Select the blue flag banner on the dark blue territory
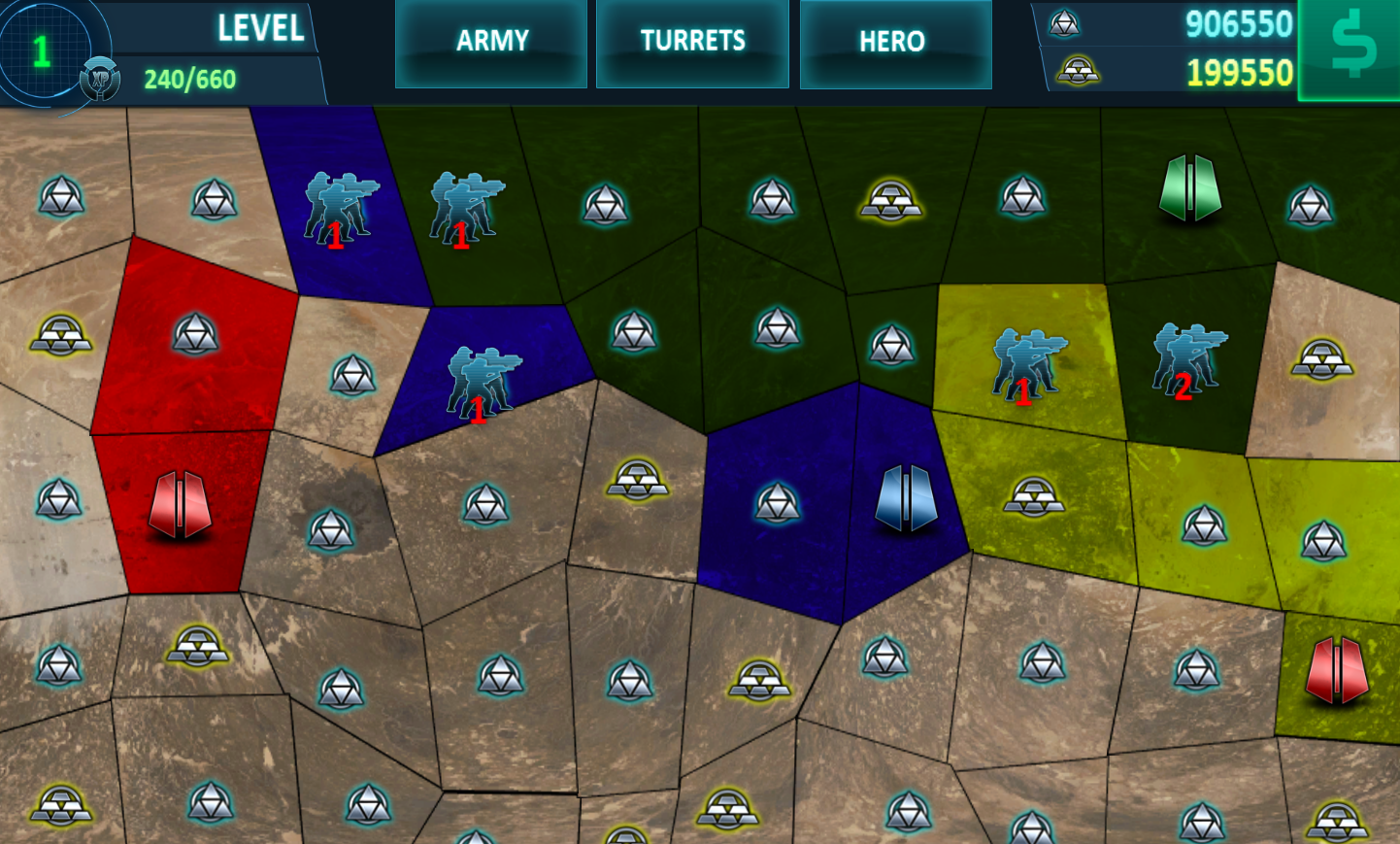Screen dimensions: 1400x844 coord(908,500)
